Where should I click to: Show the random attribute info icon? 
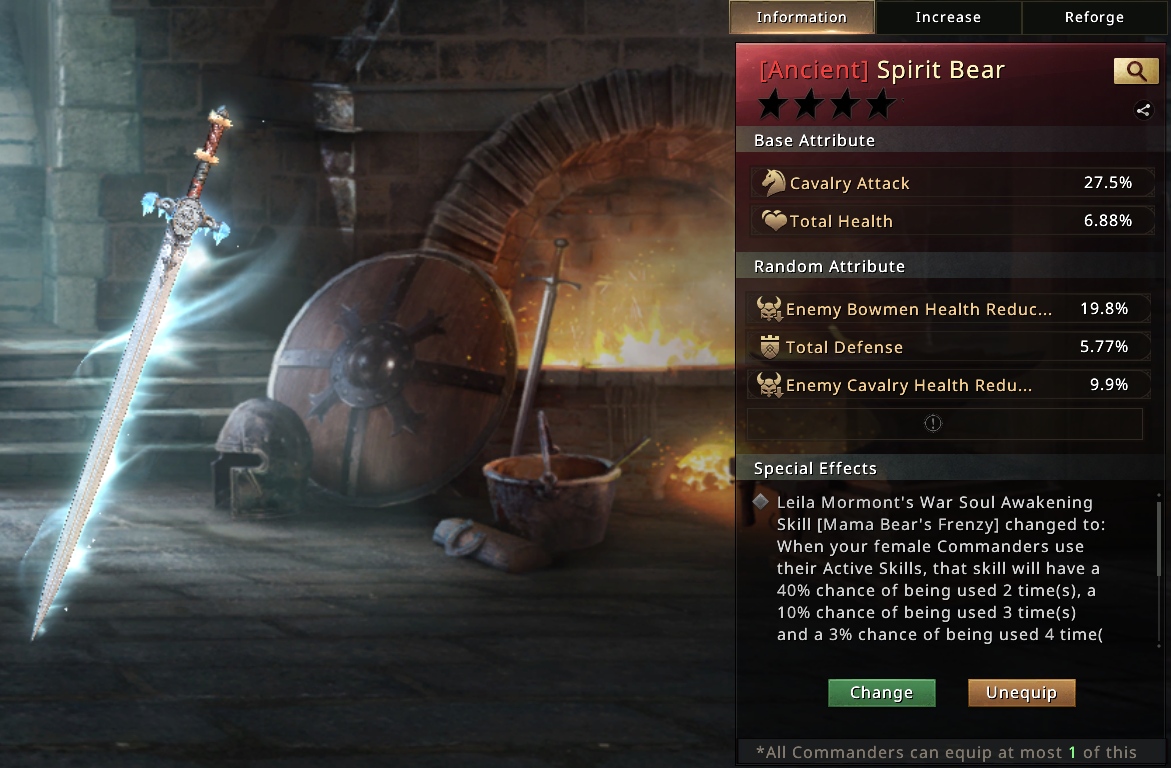point(933,423)
